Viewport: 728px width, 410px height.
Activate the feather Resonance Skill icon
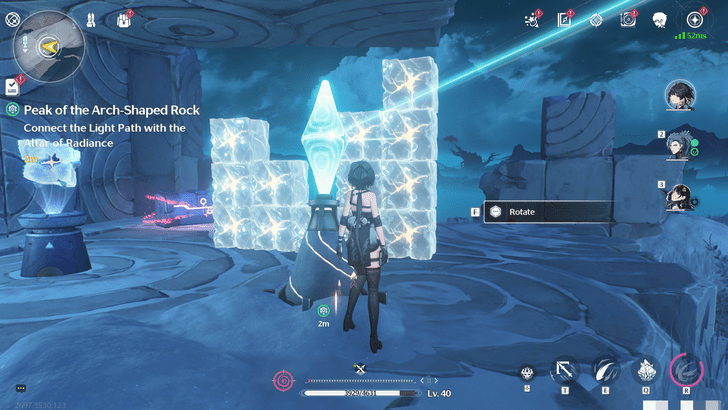click(x=605, y=370)
